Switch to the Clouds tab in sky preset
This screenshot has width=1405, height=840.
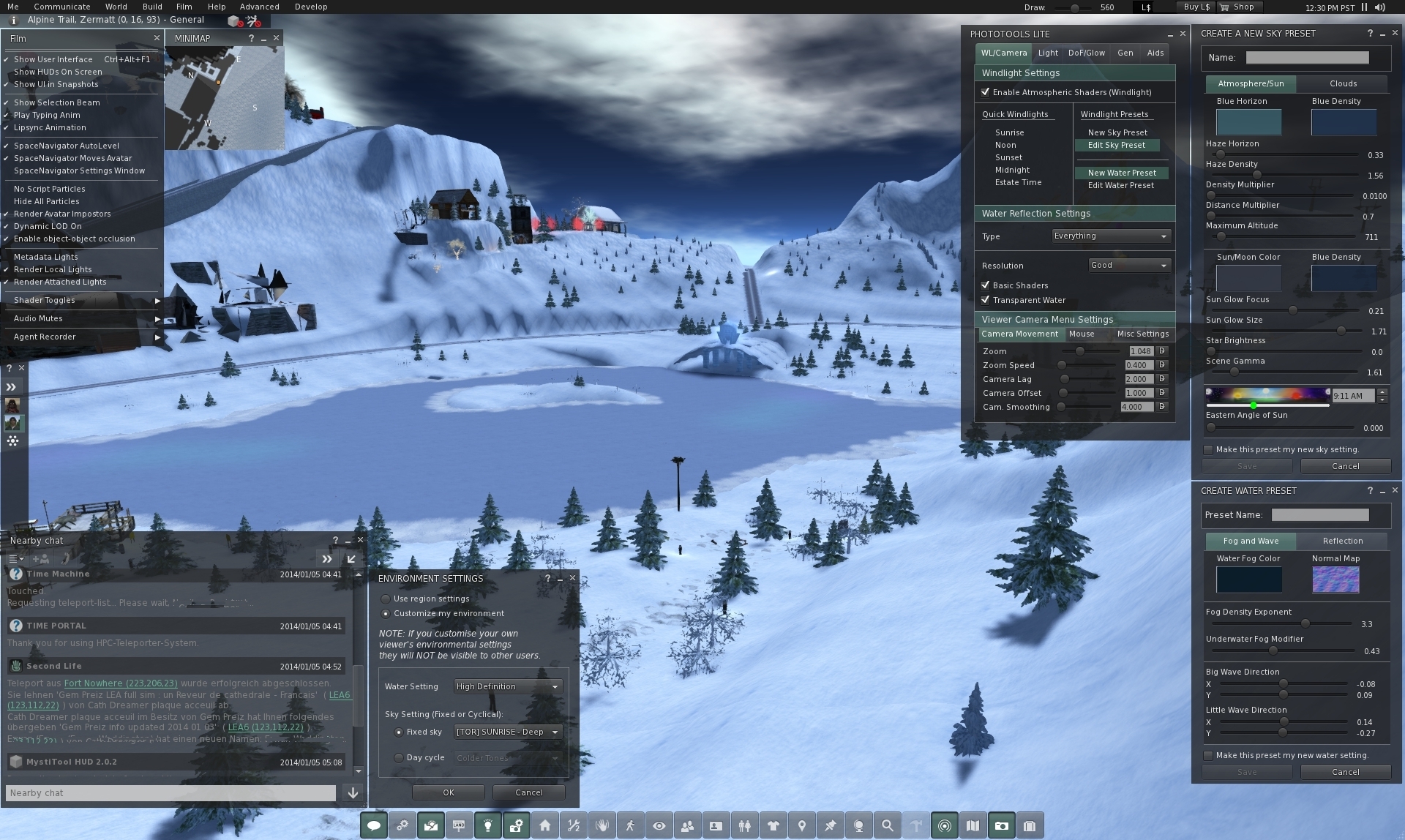(x=1343, y=83)
